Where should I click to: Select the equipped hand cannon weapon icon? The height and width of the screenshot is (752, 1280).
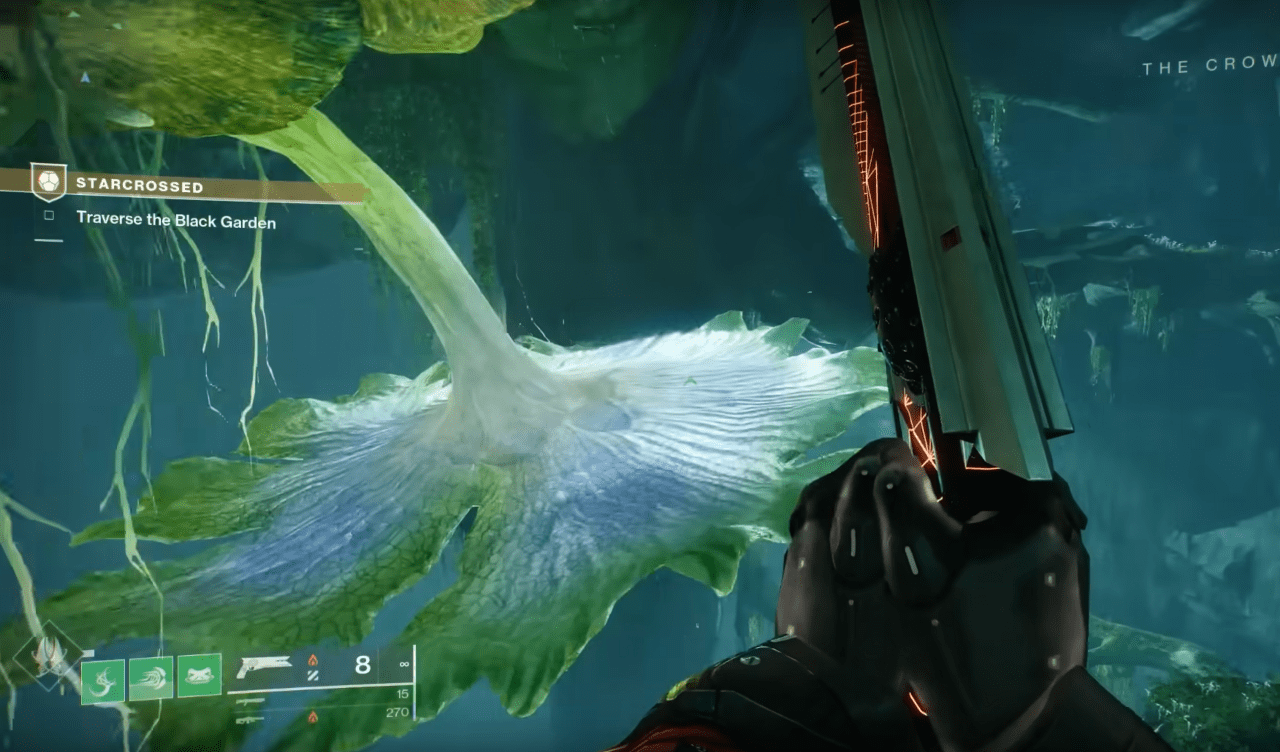click(x=263, y=667)
